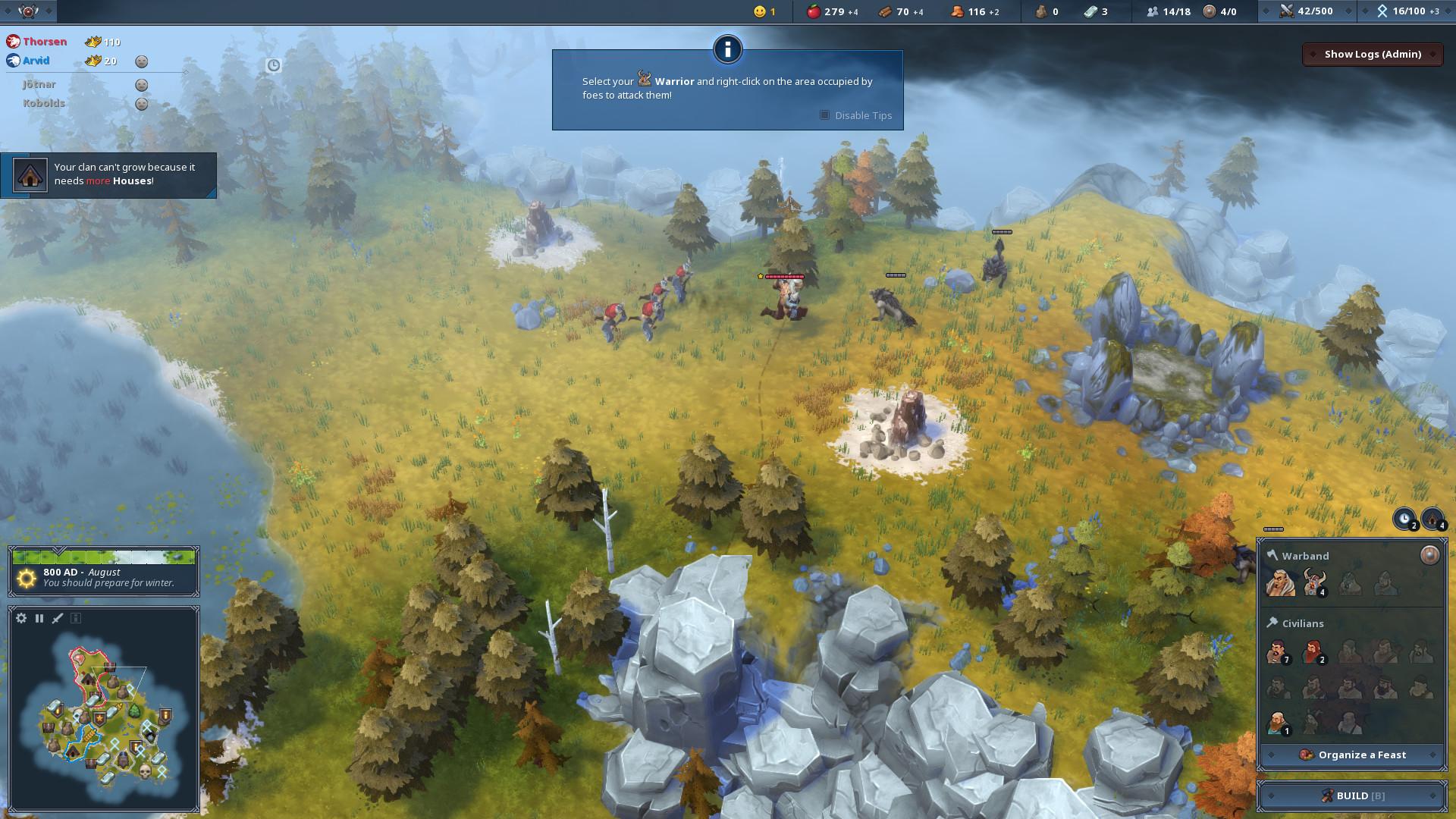Toggle pause using the minimap pause button
1456x819 pixels.
pyautogui.click(x=39, y=618)
